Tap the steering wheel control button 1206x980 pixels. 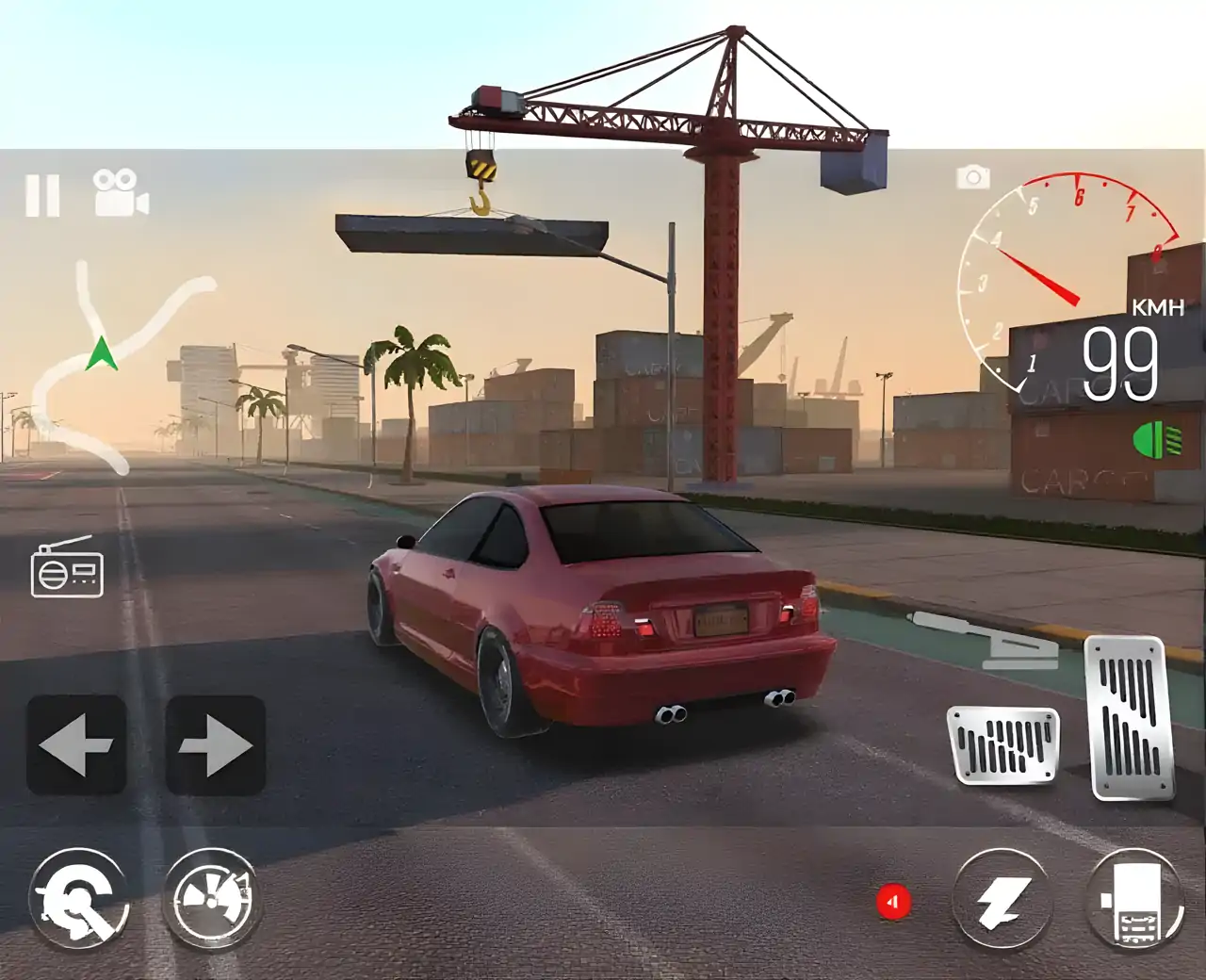tap(79, 899)
